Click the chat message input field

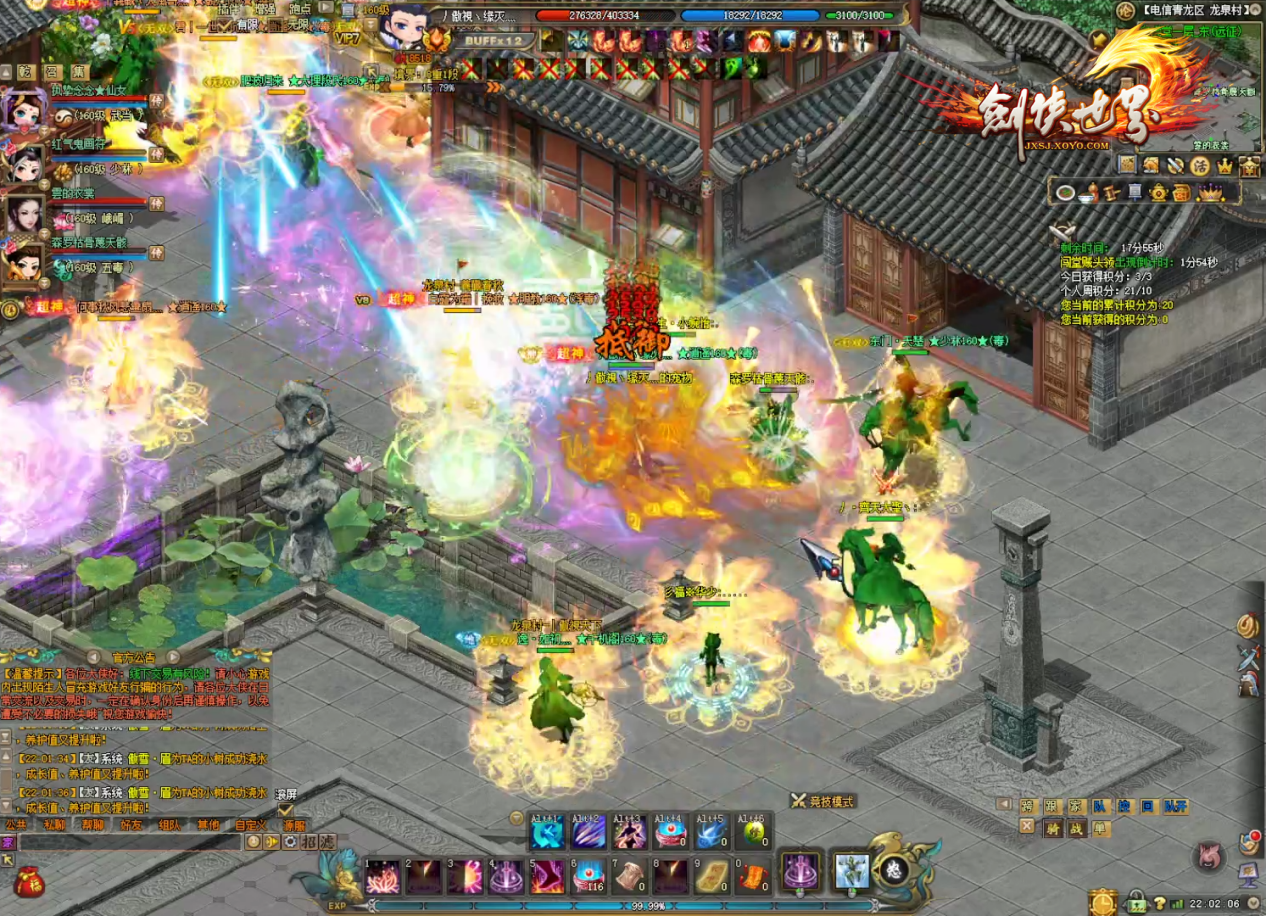[130, 842]
